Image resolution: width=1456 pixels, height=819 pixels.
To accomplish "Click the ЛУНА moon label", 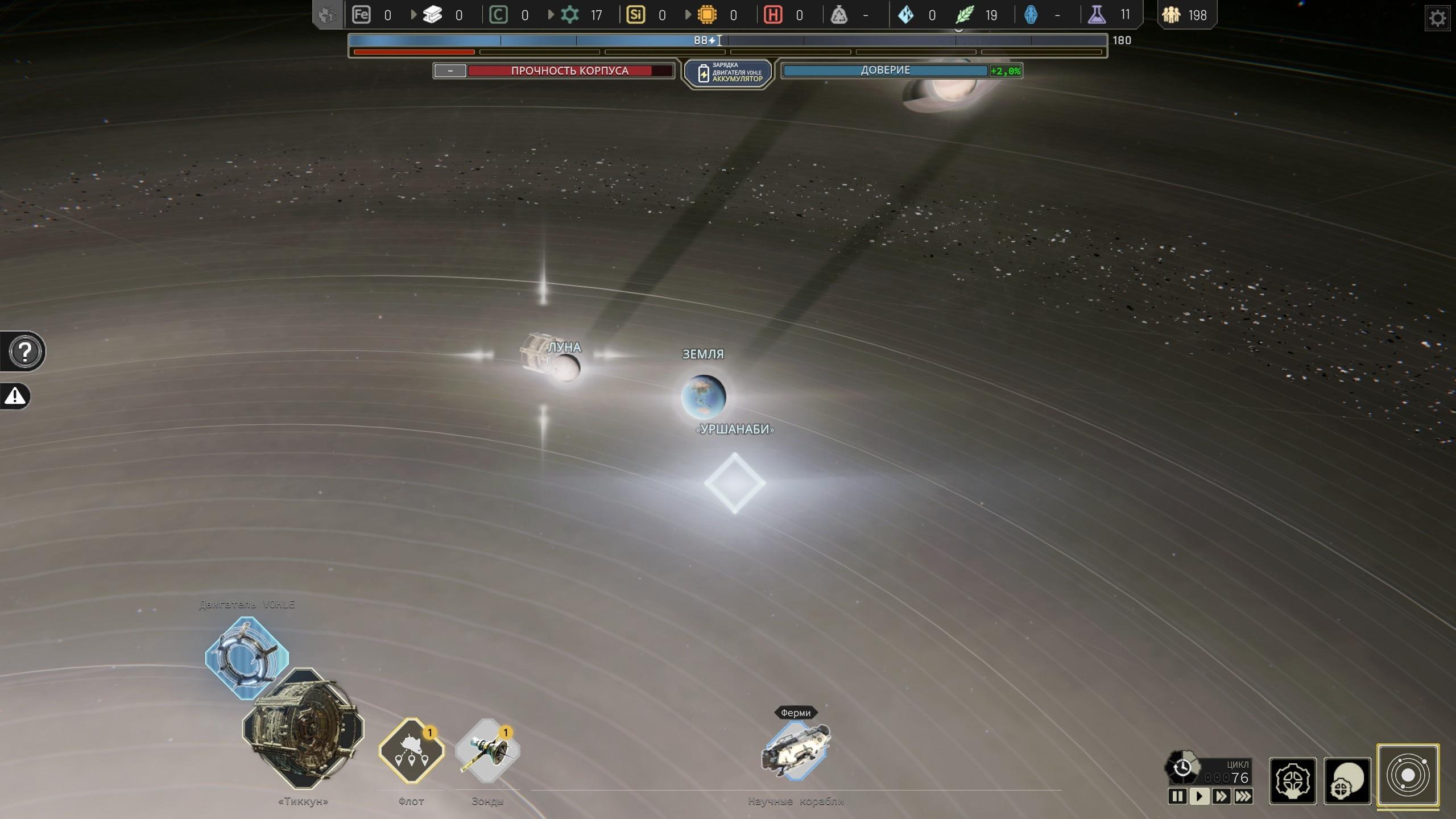I will [564, 348].
